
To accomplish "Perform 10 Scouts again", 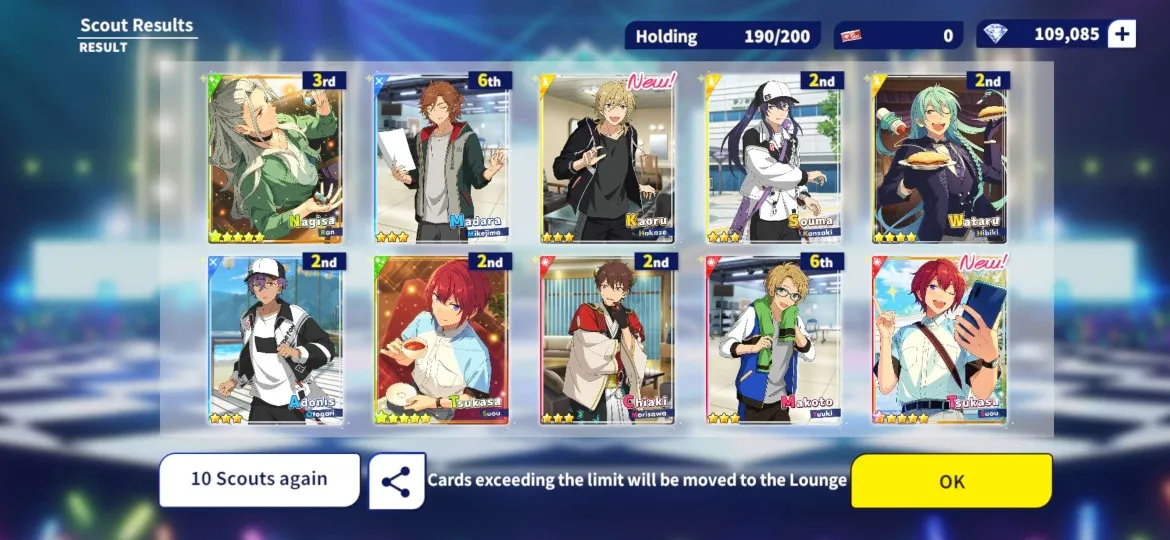I will click(x=259, y=480).
